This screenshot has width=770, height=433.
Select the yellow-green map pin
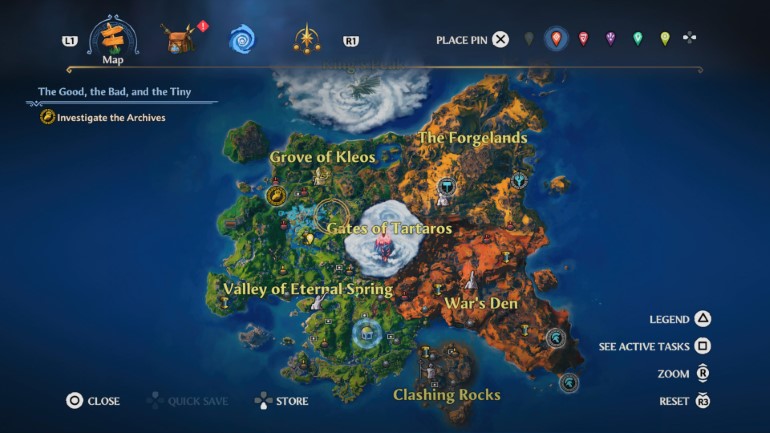pyautogui.click(x=664, y=39)
